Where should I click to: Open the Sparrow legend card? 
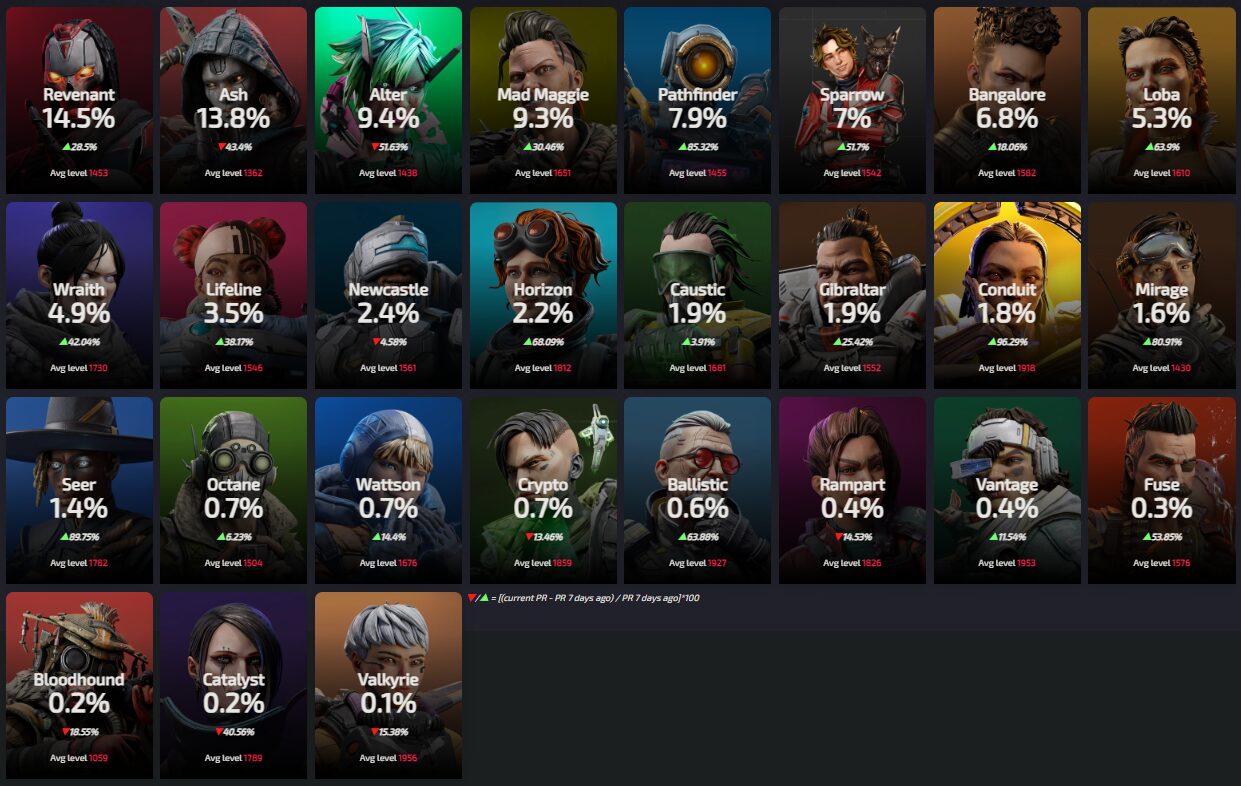coord(852,100)
